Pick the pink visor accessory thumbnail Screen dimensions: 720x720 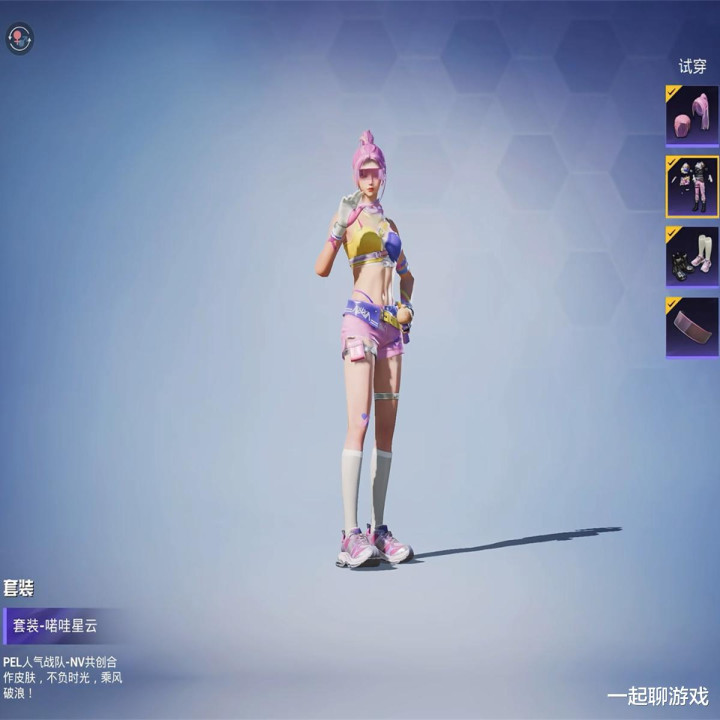[x=692, y=327]
